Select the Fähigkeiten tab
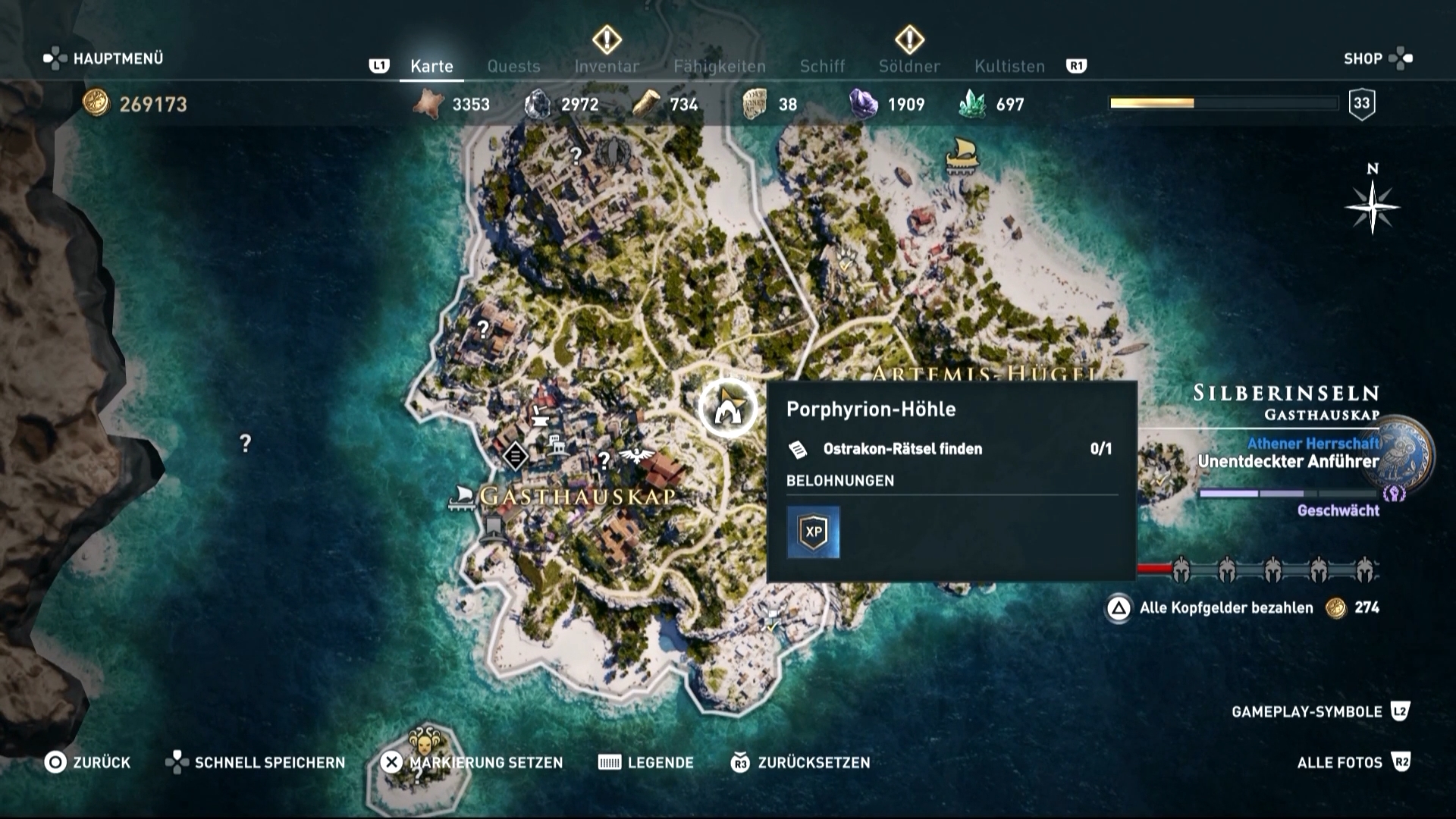The width and height of the screenshot is (1456, 819). click(x=719, y=67)
